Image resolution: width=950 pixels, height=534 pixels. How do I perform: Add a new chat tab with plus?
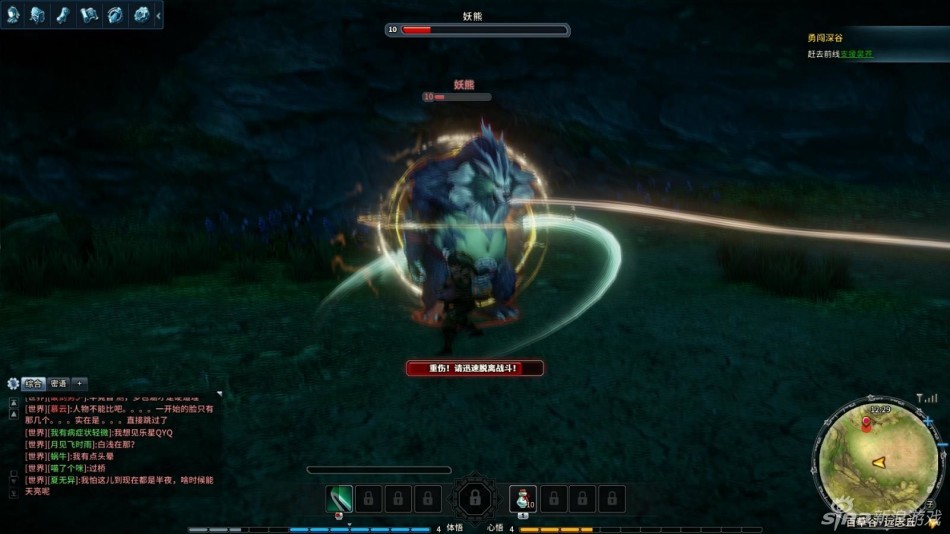[80, 383]
